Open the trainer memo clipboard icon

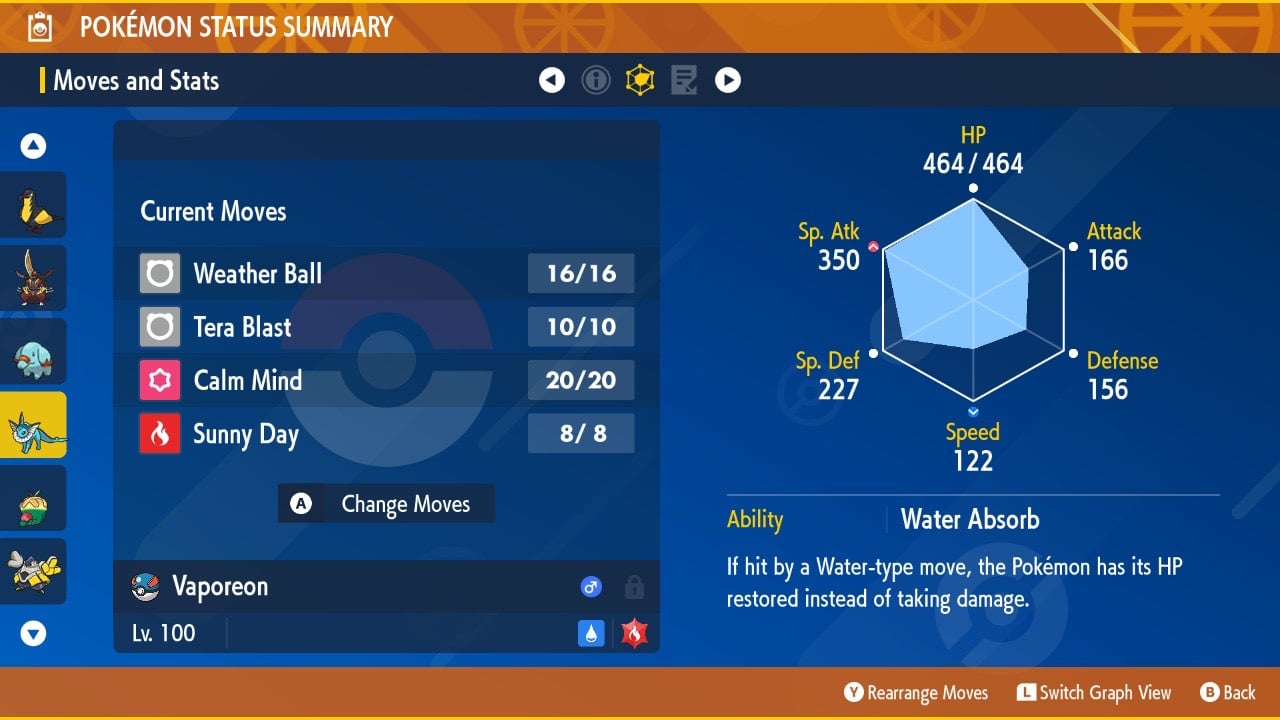point(684,80)
